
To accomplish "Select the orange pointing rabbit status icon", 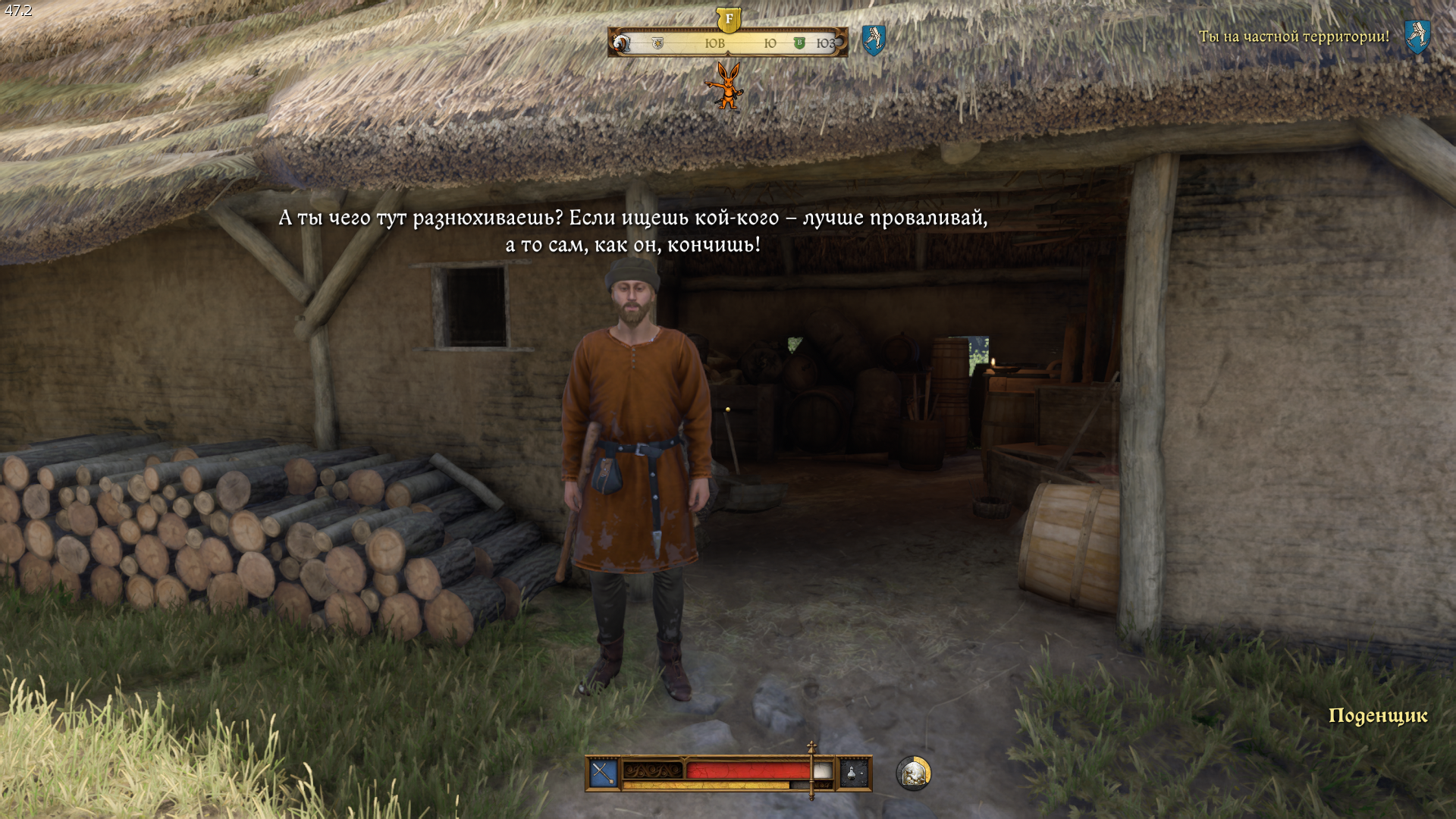I will pos(726,85).
